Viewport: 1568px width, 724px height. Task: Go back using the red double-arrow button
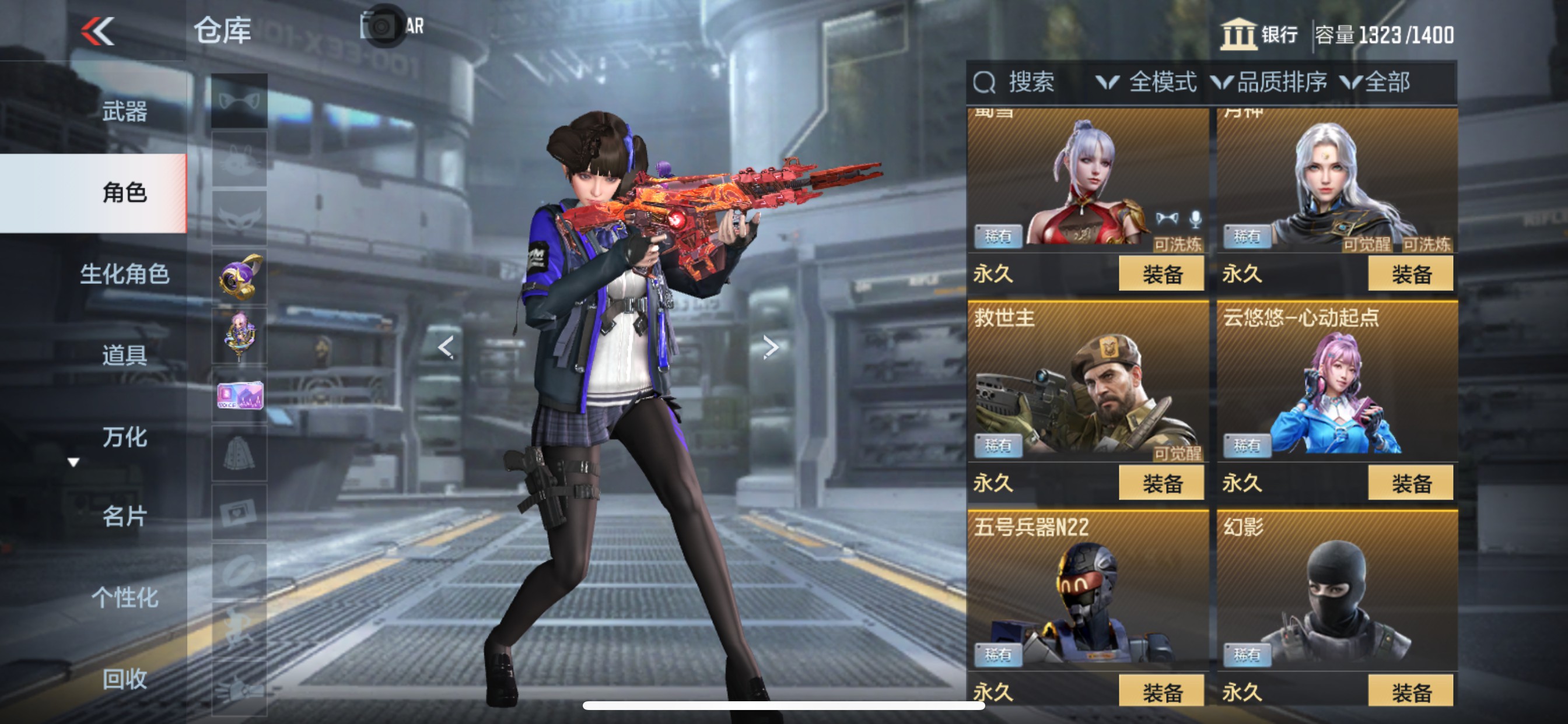(x=98, y=31)
